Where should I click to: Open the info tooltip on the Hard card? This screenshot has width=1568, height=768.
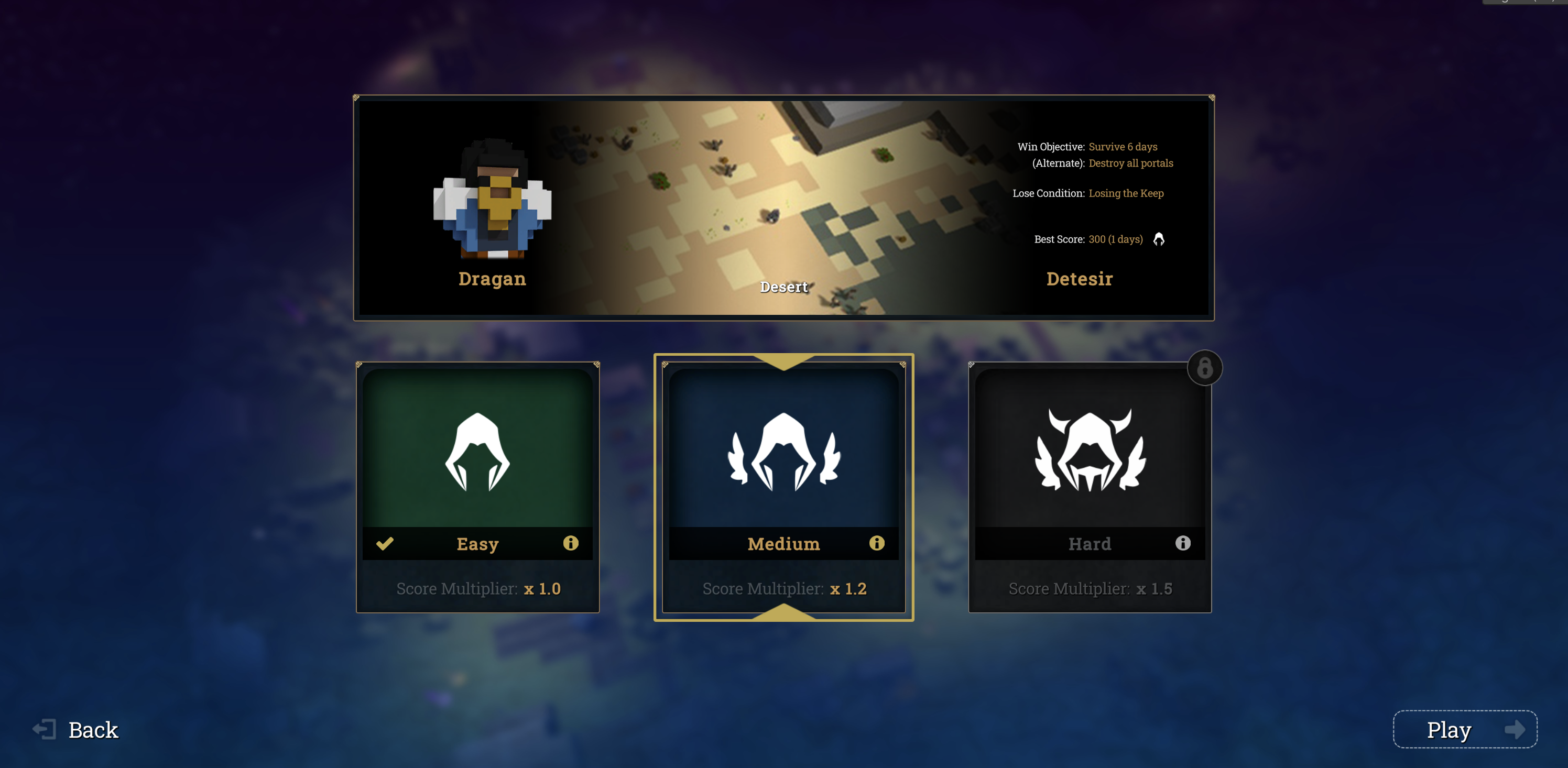pyautogui.click(x=1183, y=543)
